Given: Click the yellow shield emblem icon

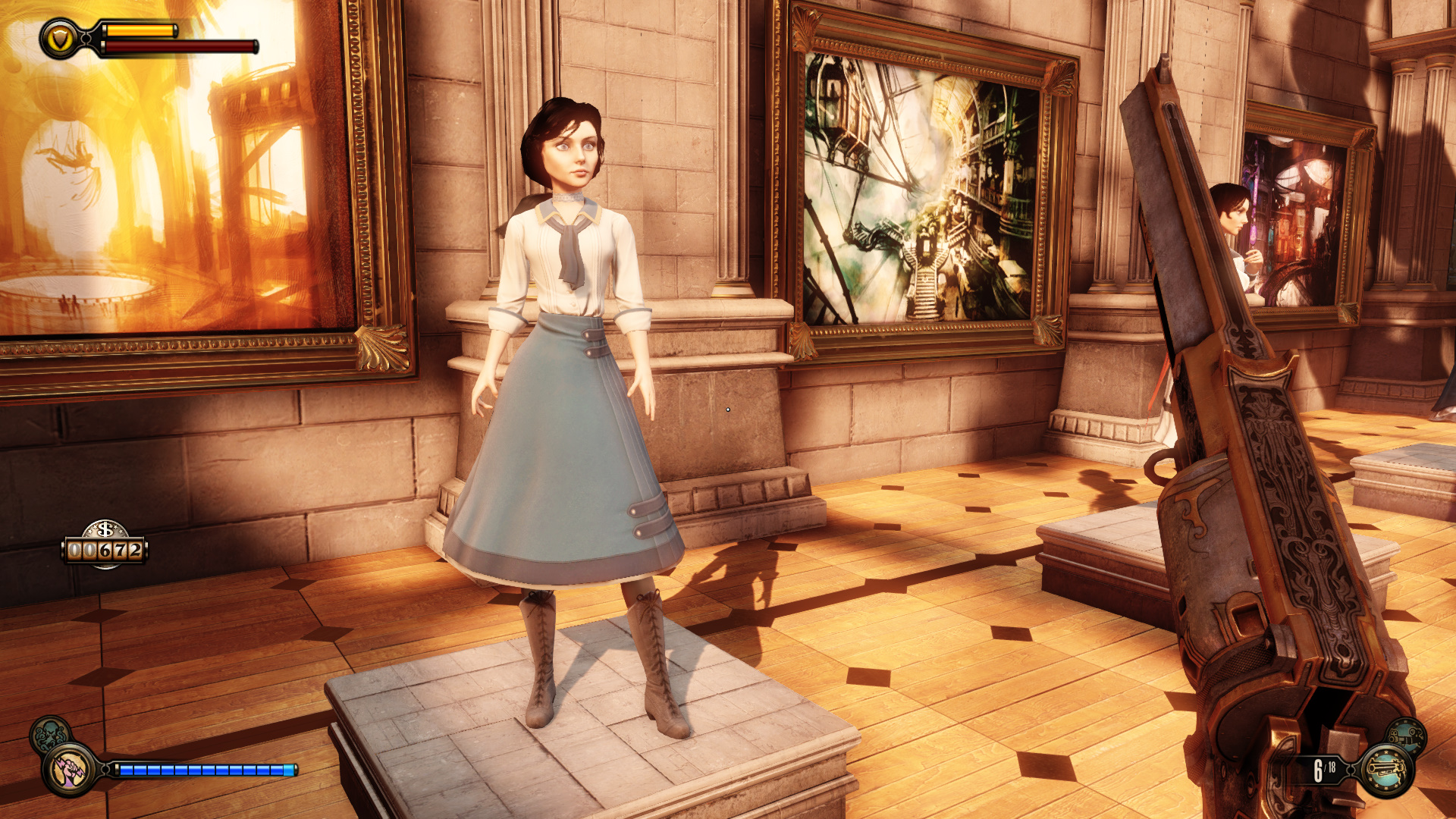Looking at the screenshot, I should click(60, 38).
